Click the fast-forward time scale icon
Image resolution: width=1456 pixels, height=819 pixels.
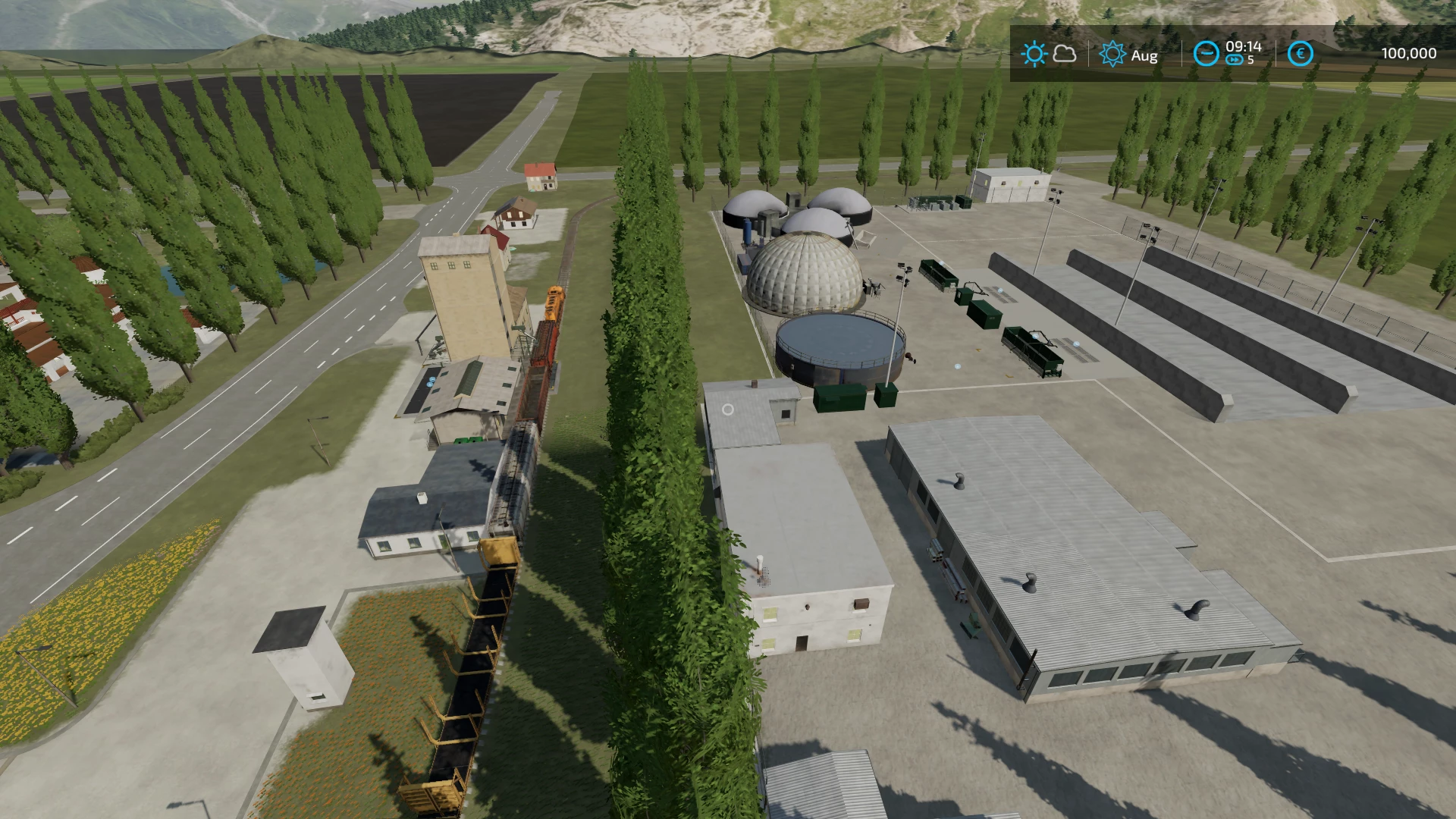(x=1234, y=60)
